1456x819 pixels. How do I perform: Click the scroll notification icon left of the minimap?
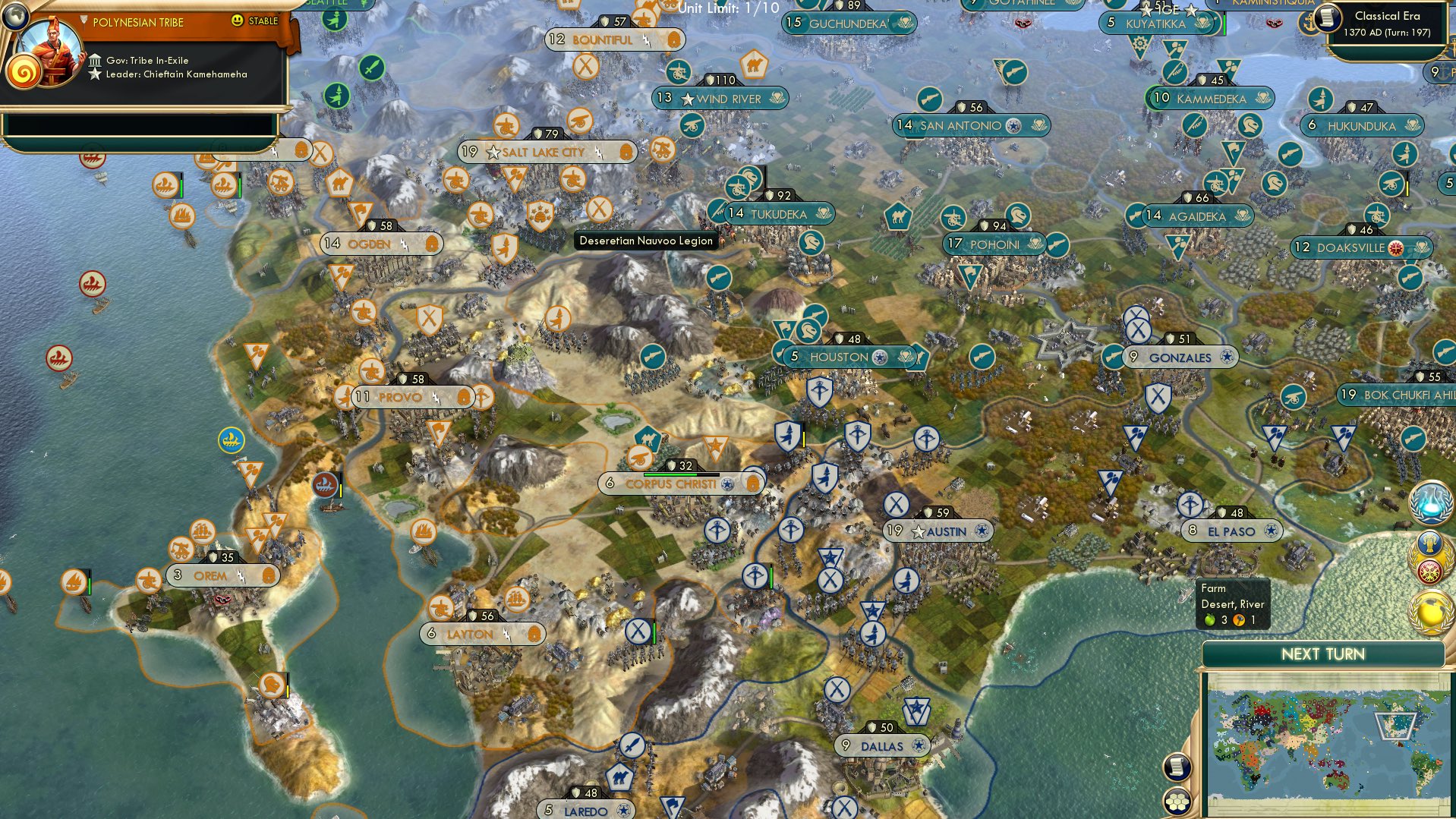tap(1177, 767)
